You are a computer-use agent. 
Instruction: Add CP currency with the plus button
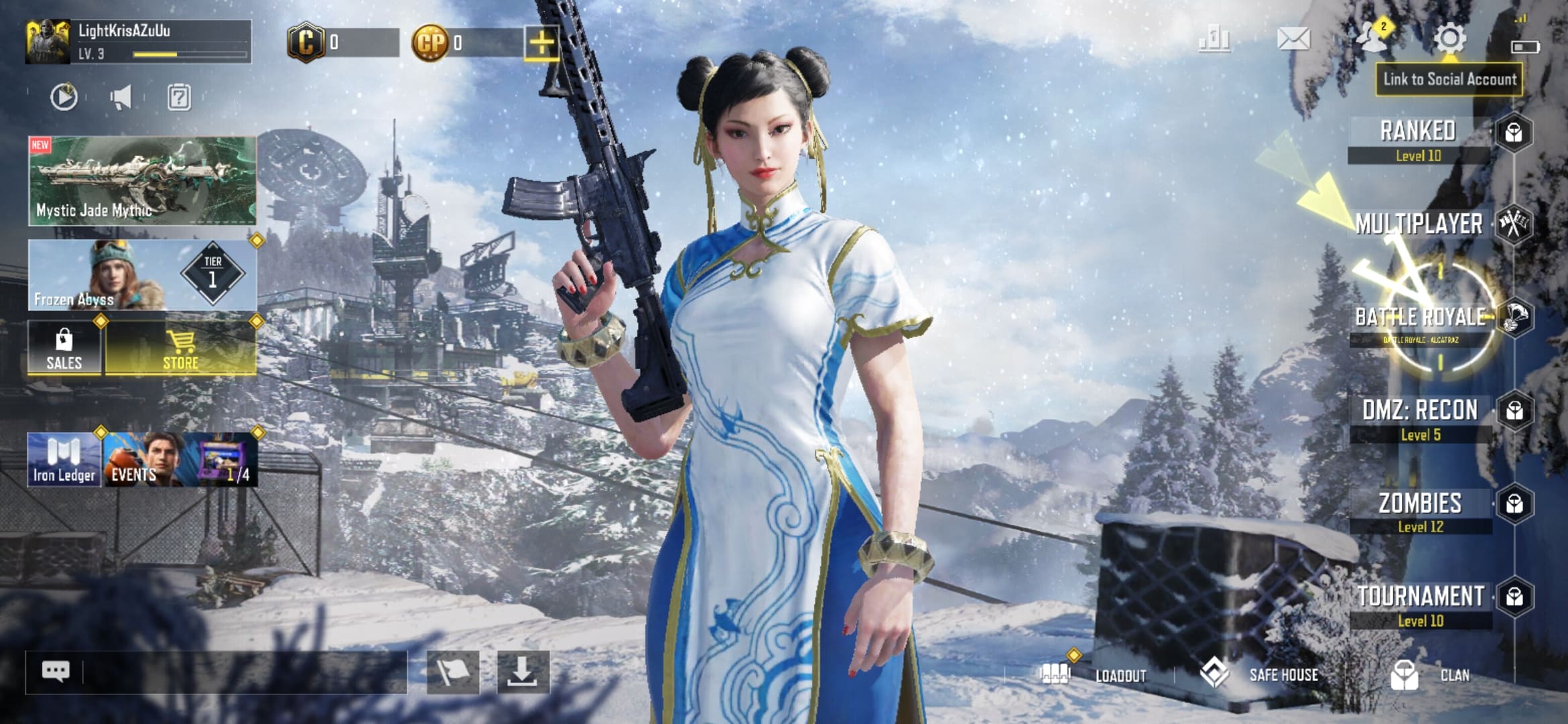tap(541, 44)
